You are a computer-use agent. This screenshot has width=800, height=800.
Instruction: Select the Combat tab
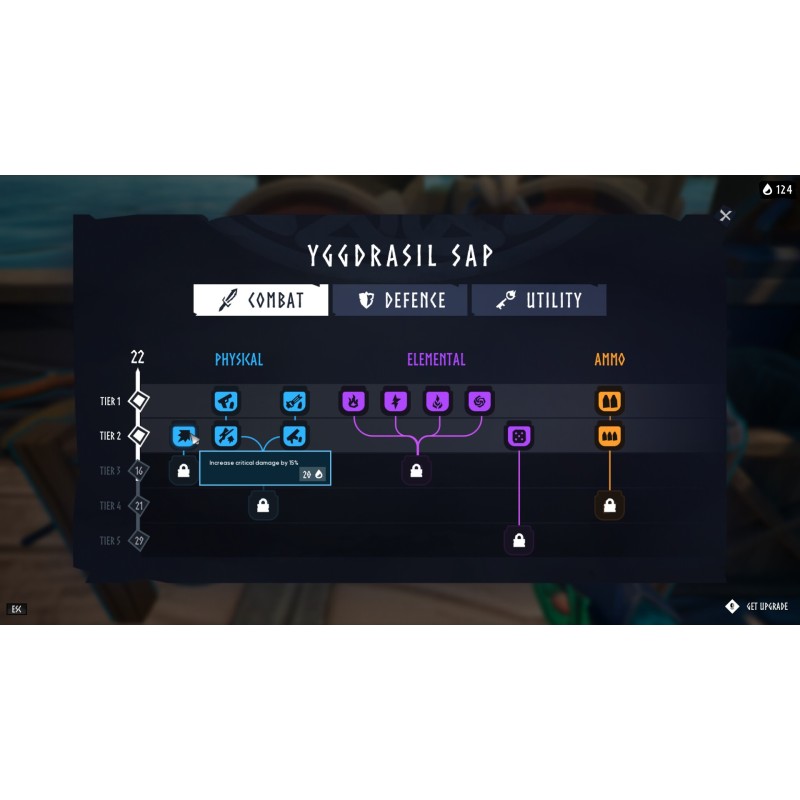tap(261, 300)
